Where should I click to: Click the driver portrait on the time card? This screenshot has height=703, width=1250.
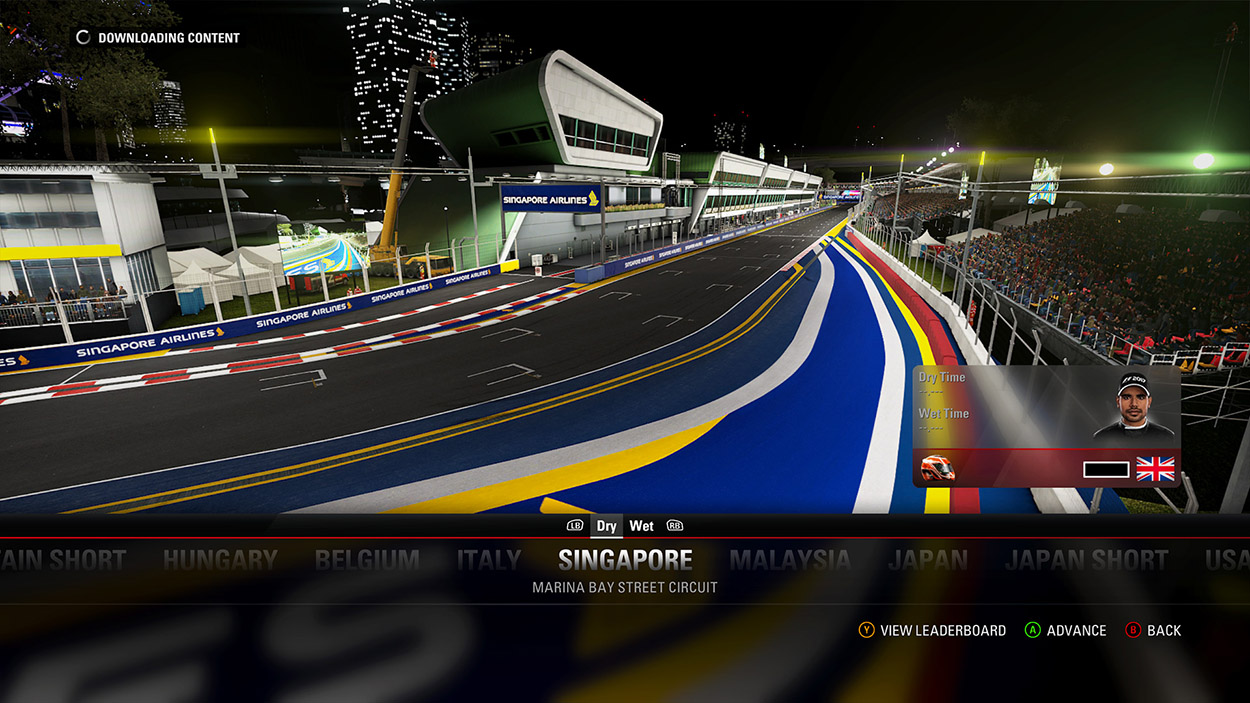click(1133, 405)
